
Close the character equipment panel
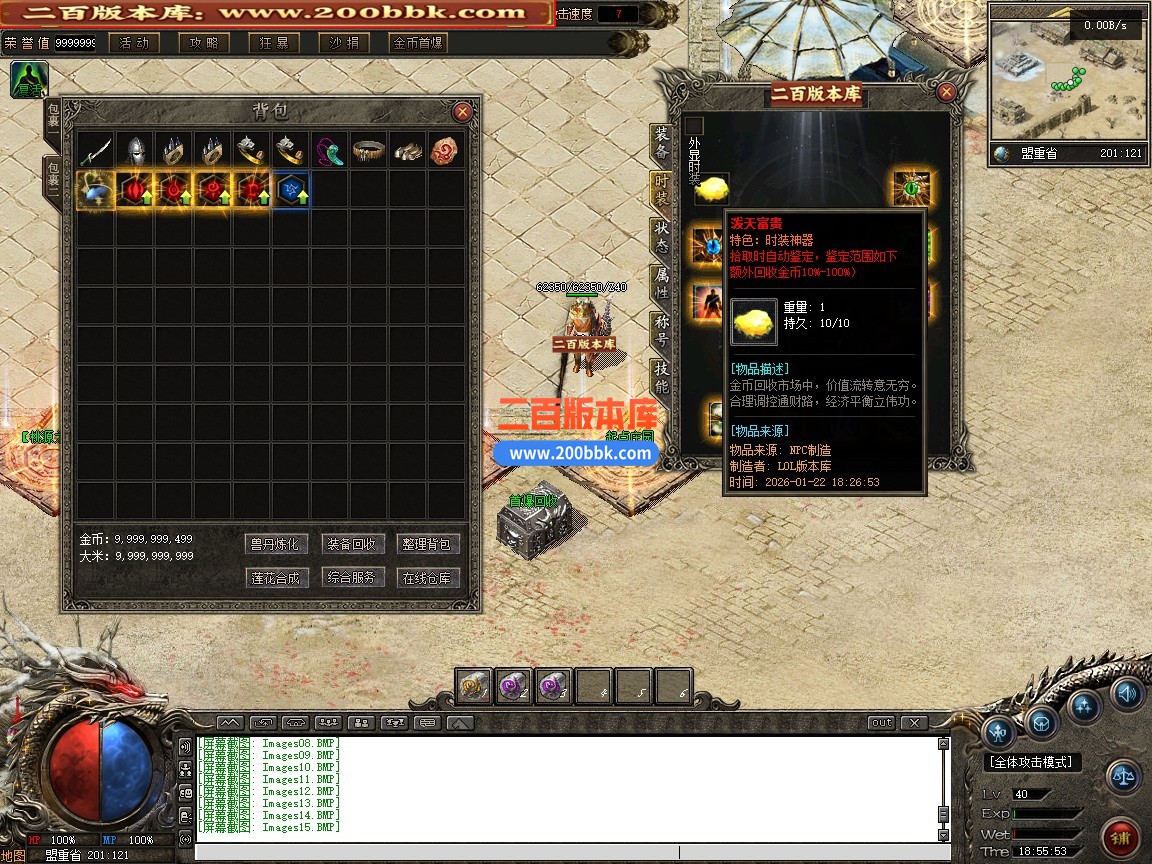946,93
